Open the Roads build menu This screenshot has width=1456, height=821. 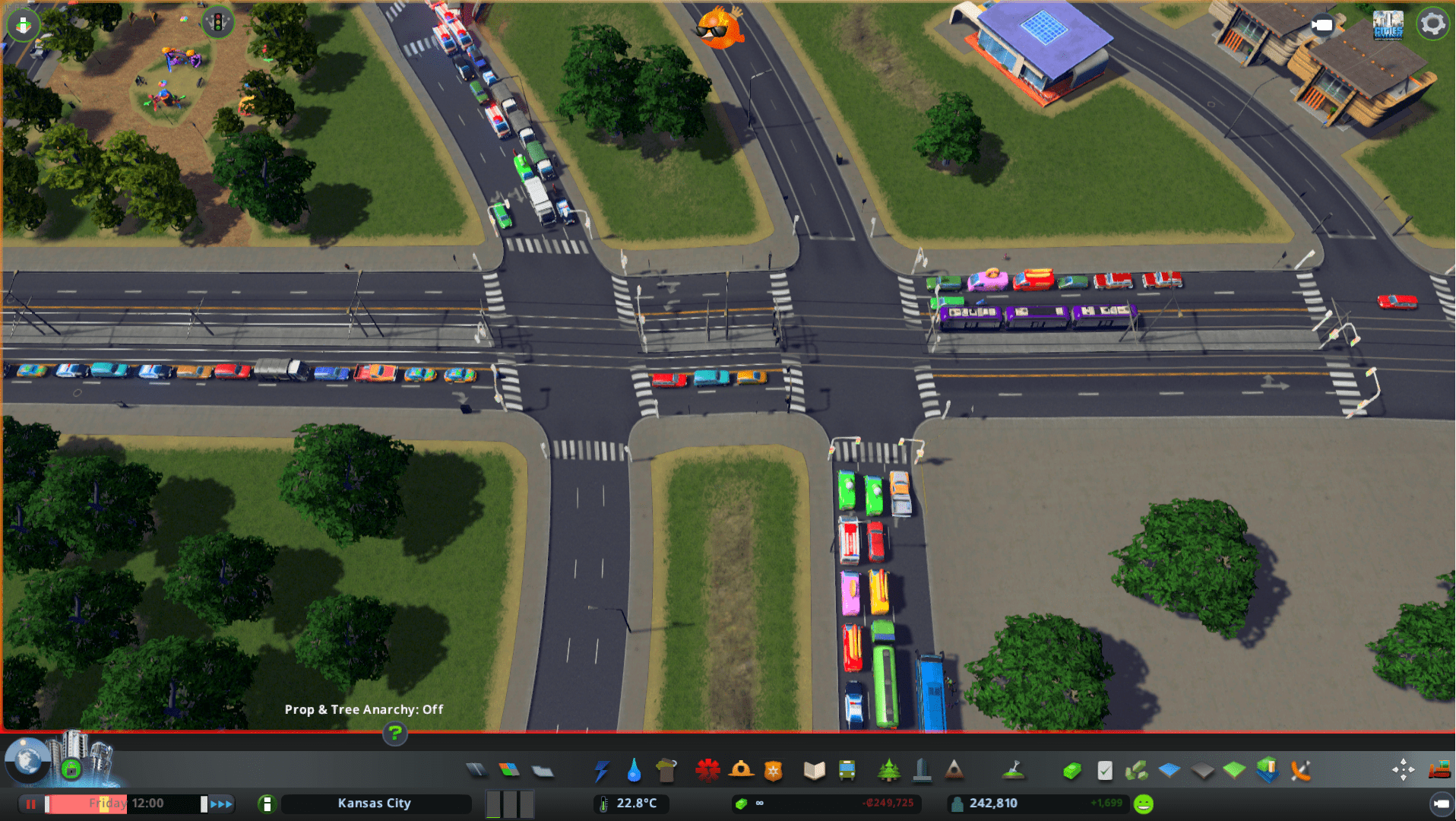[x=477, y=770]
